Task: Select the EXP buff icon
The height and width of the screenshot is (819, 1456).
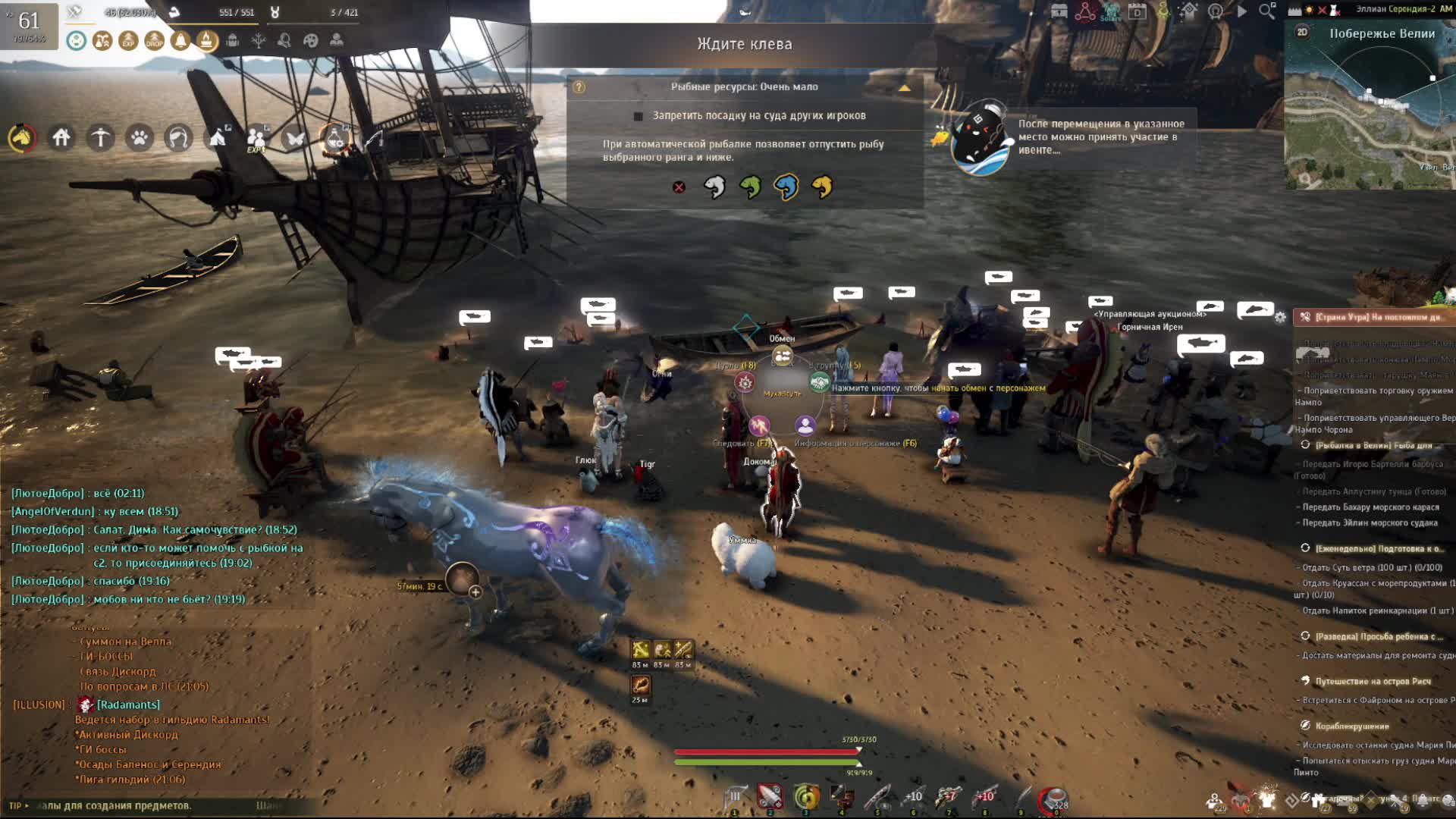Action: point(128,41)
